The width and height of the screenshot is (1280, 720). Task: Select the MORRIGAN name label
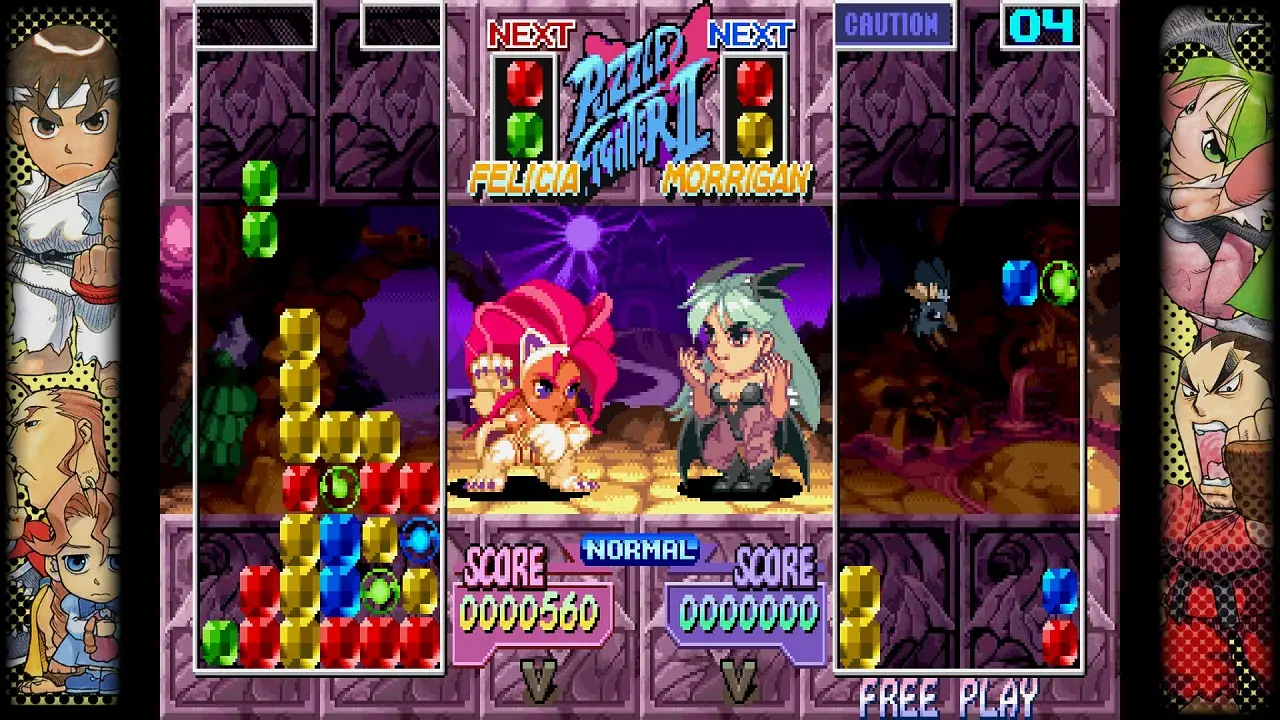736,177
